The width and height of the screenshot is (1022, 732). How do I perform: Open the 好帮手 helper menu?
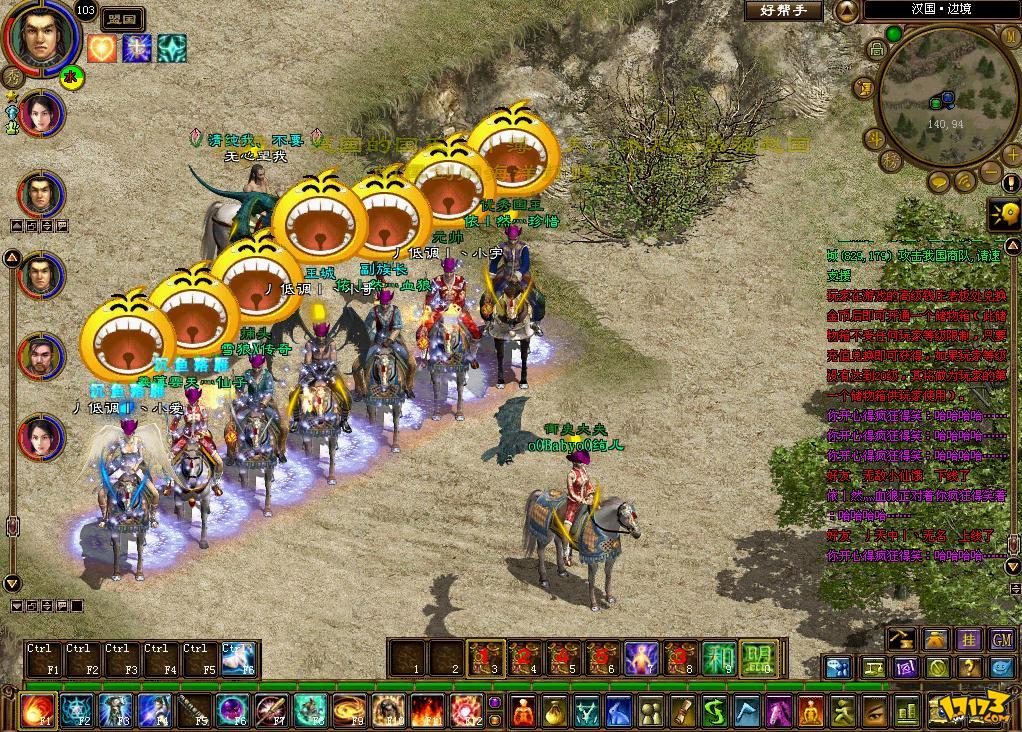783,11
